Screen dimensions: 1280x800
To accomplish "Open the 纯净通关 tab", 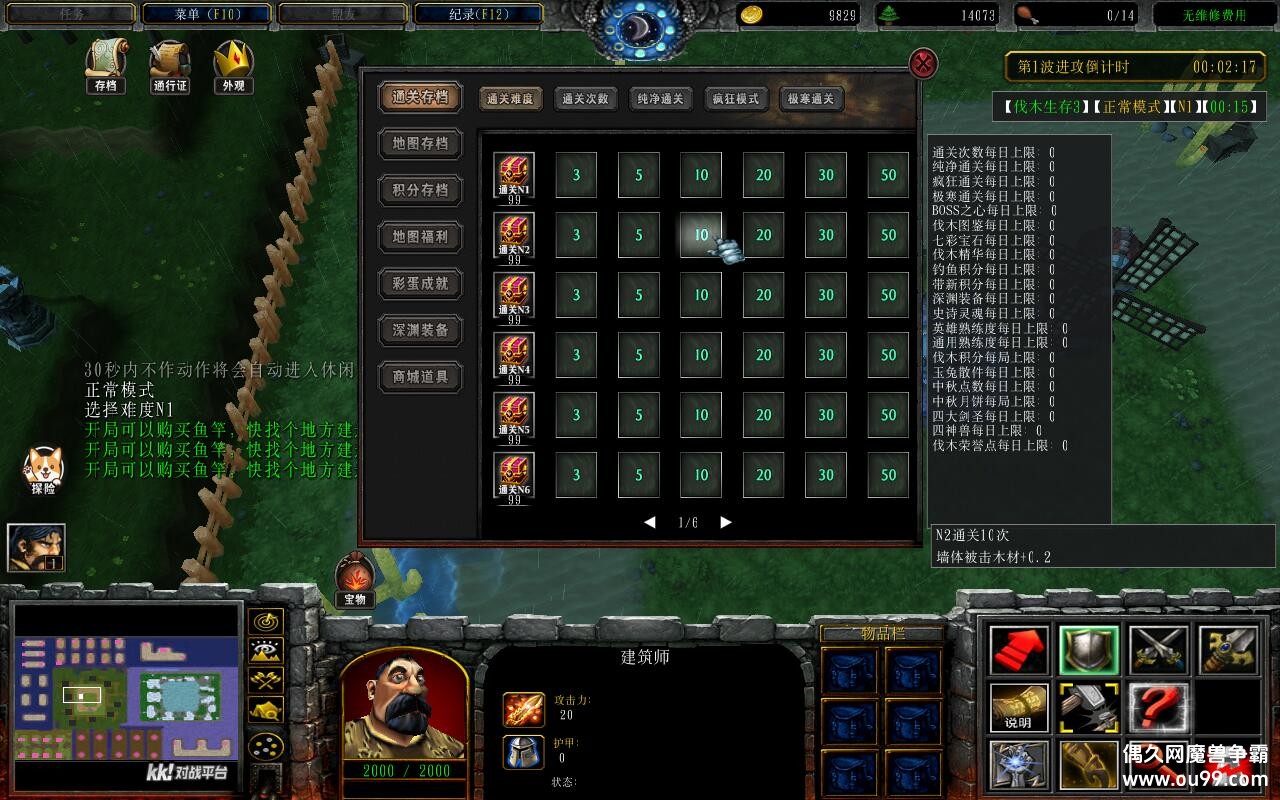I will (660, 99).
